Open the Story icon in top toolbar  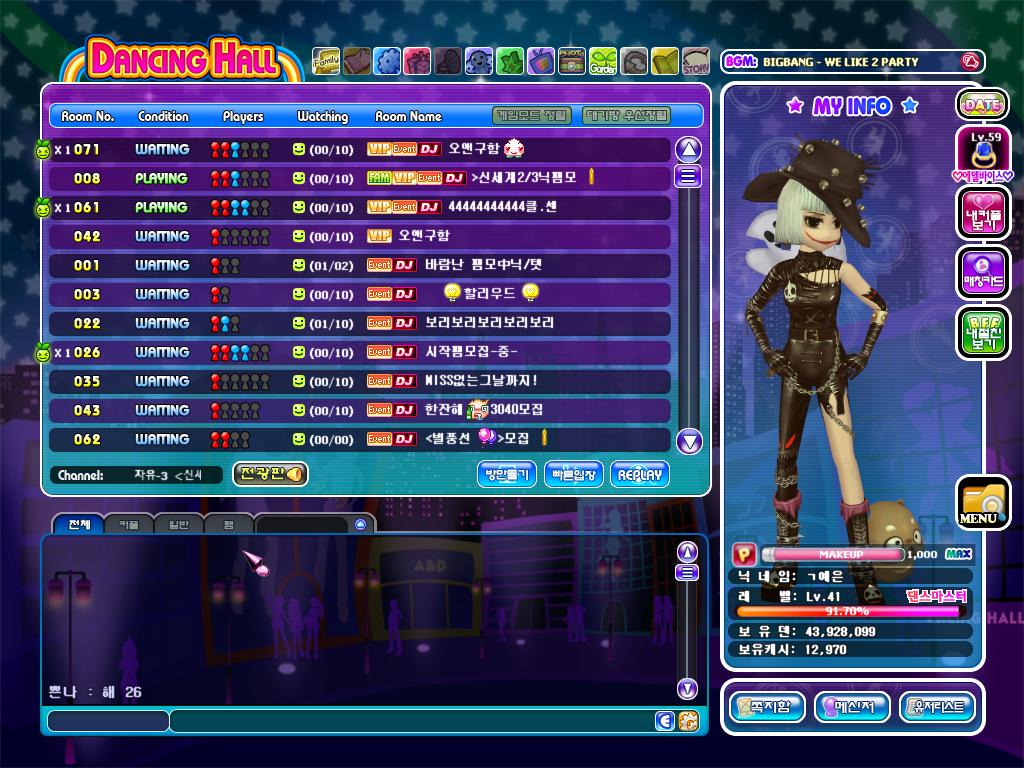point(696,61)
